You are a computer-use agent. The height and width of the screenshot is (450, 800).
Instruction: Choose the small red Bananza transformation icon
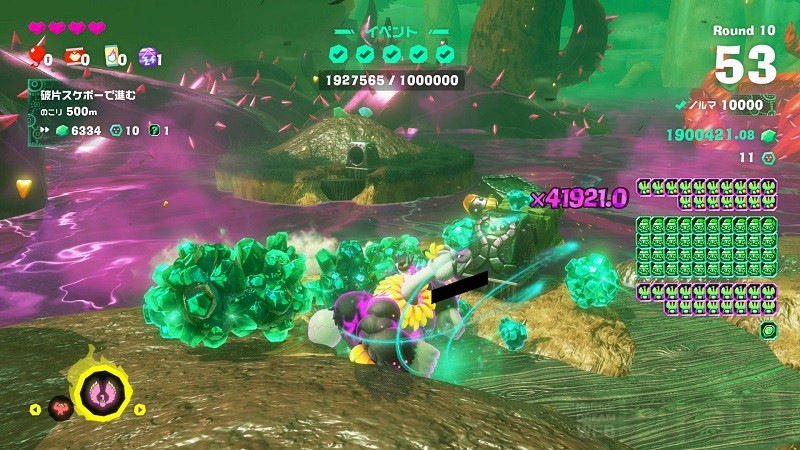coord(62,408)
